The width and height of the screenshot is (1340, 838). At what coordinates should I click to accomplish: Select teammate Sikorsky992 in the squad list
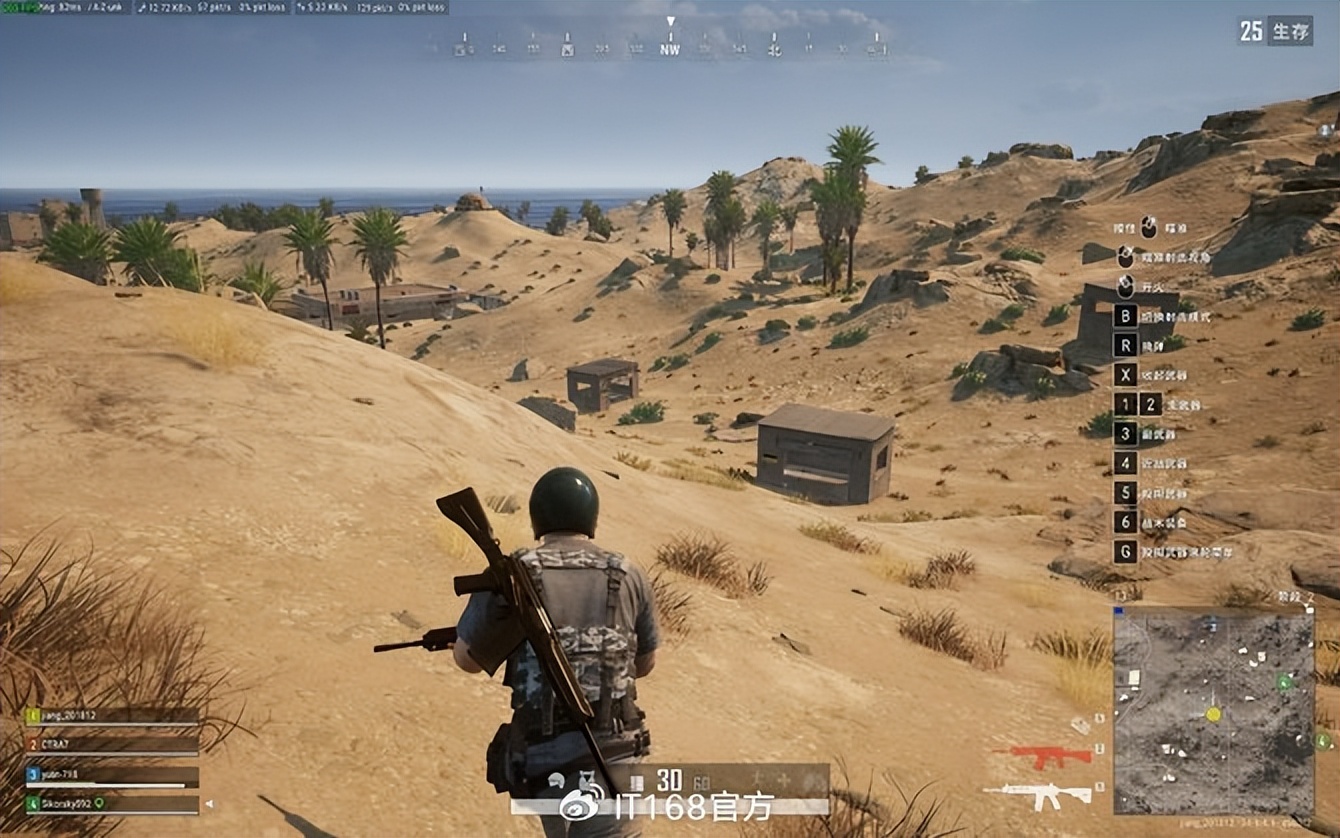[111, 803]
